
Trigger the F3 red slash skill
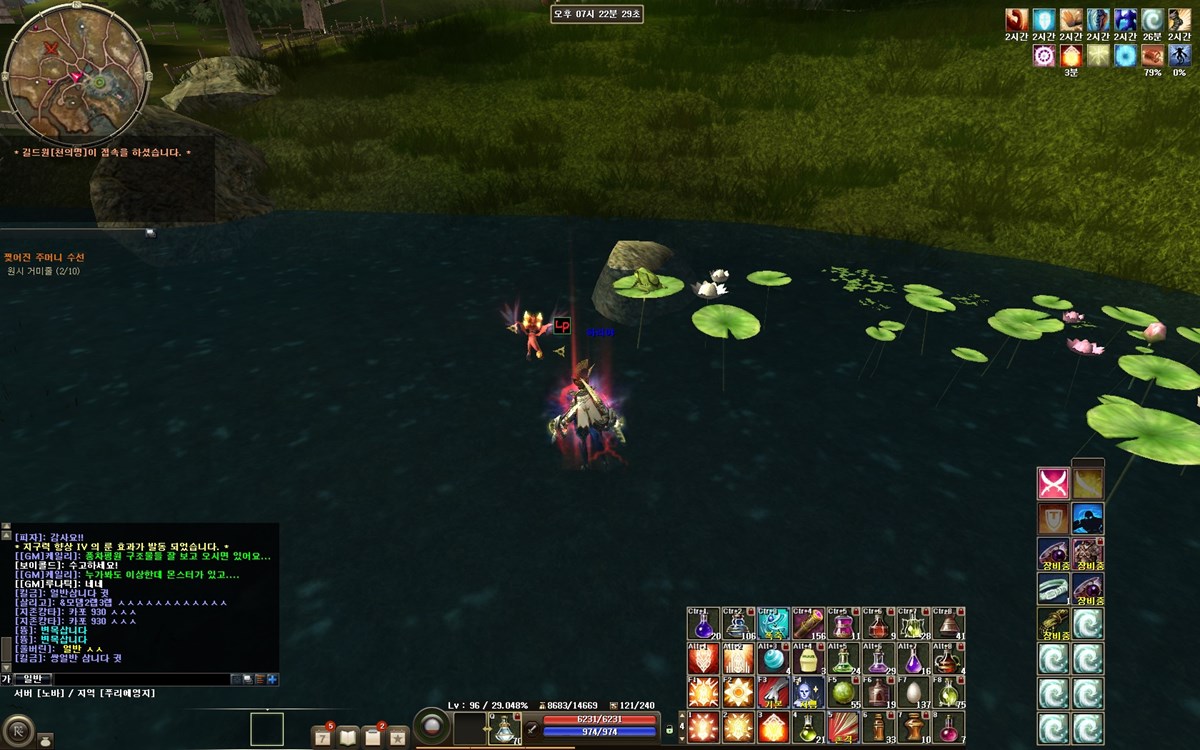(773, 693)
